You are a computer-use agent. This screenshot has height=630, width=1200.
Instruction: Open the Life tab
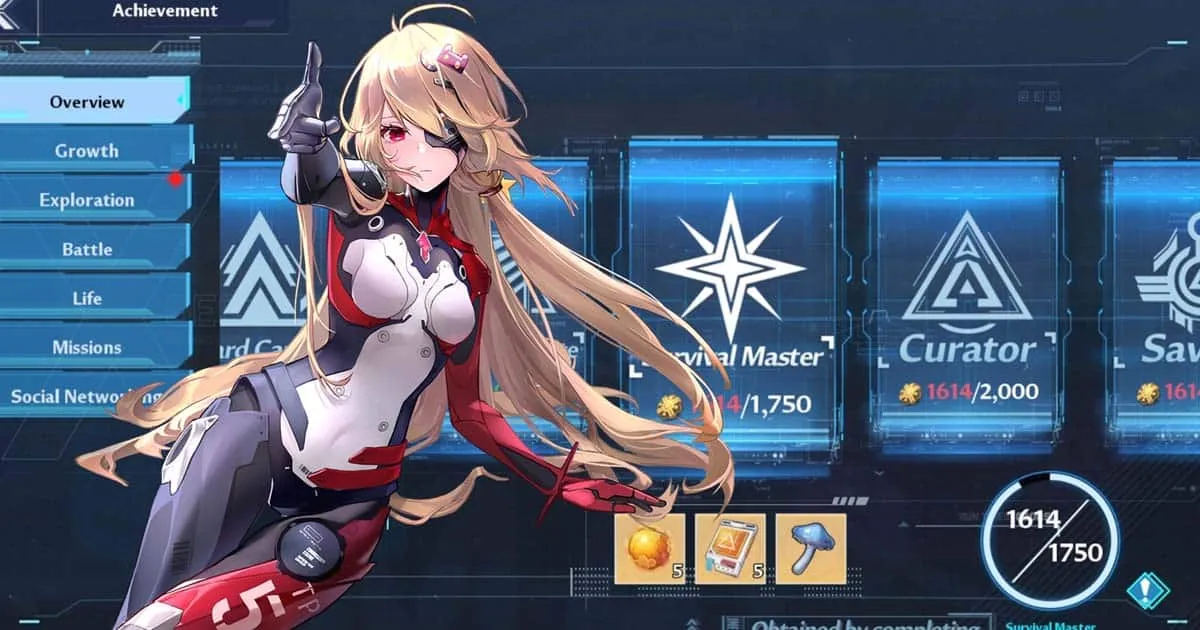87,298
